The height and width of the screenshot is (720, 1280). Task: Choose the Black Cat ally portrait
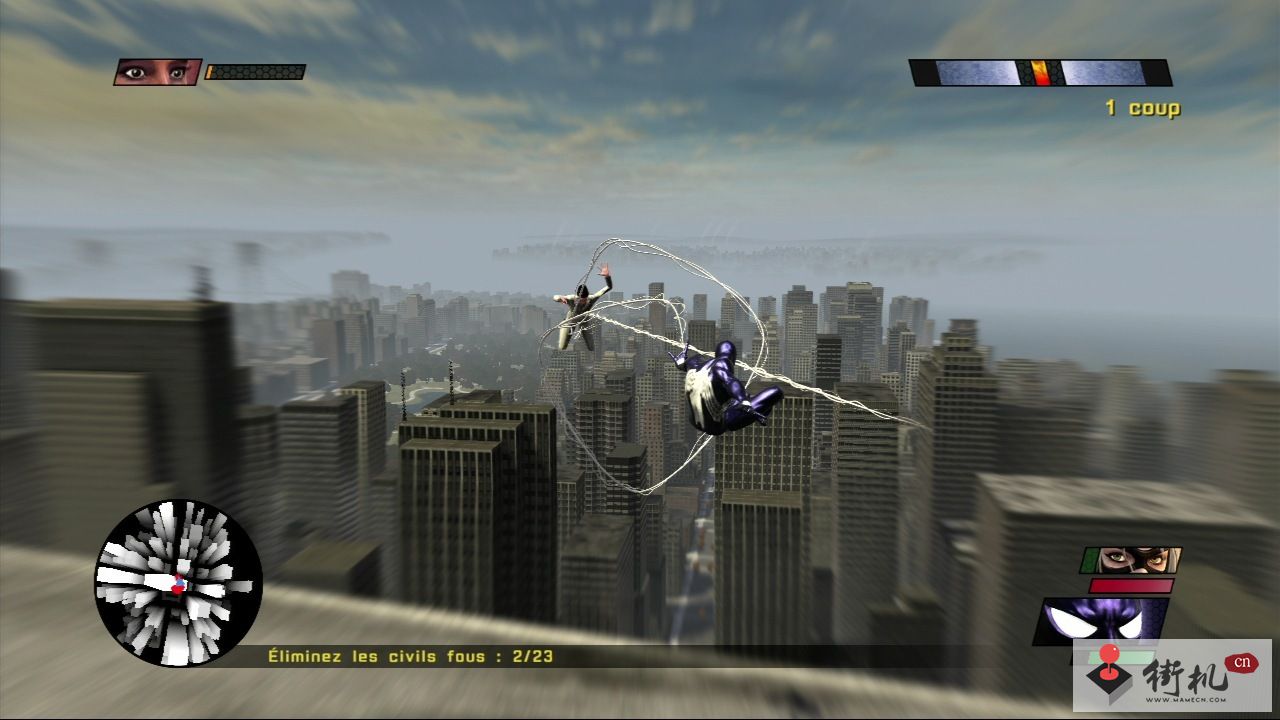(1131, 560)
